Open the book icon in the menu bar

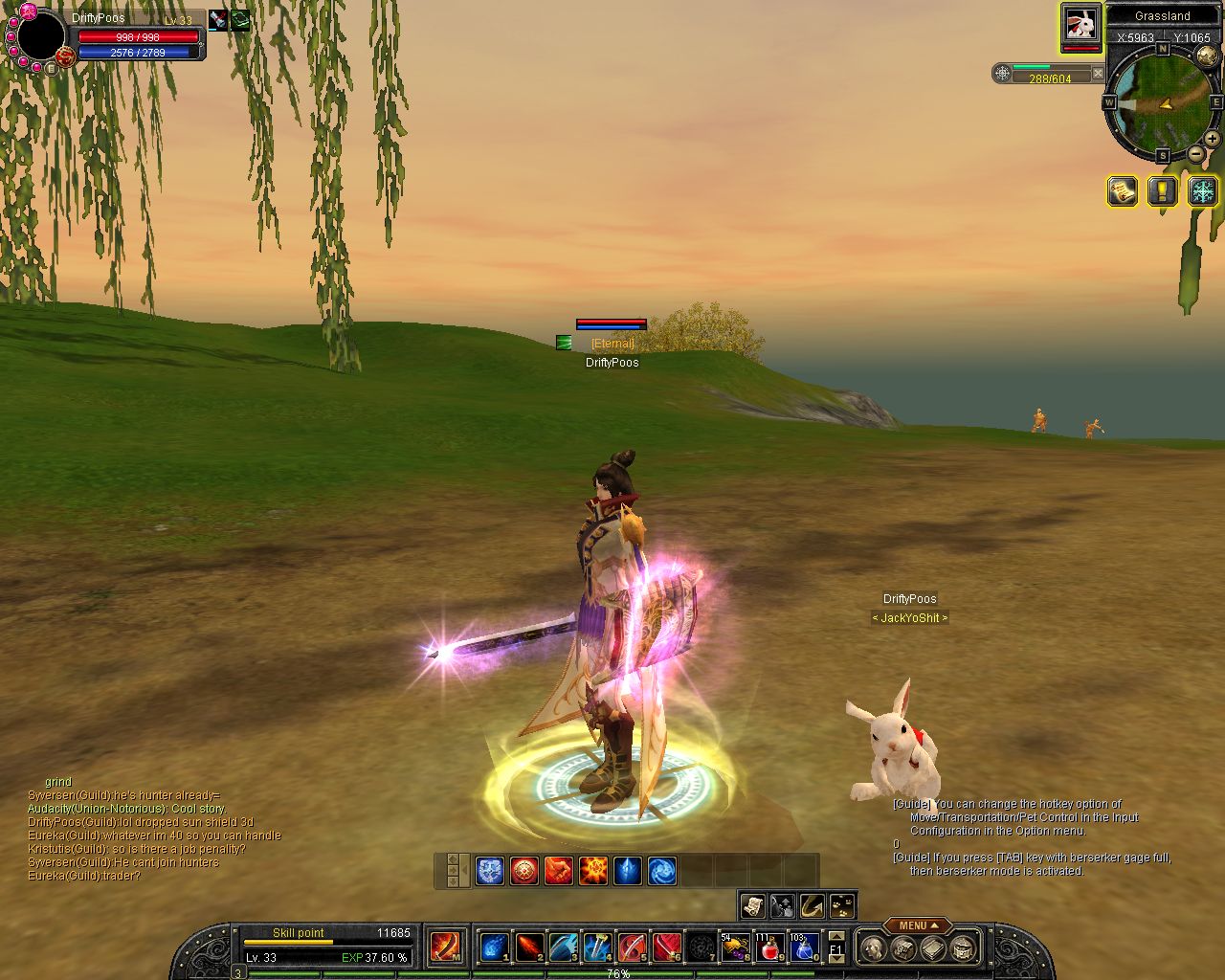[933, 948]
